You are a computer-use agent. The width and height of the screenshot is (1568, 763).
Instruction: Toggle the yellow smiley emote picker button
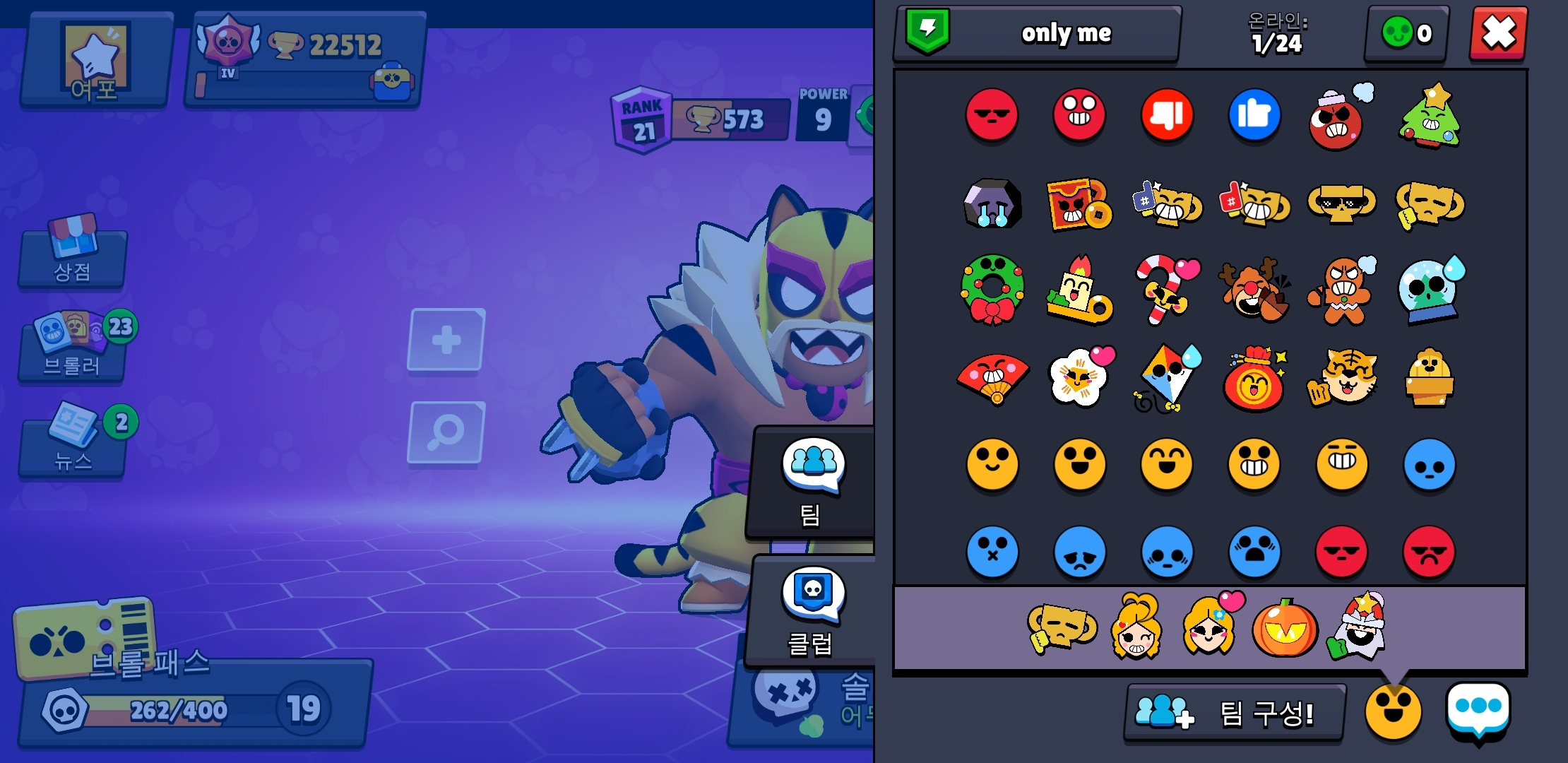point(1393,711)
